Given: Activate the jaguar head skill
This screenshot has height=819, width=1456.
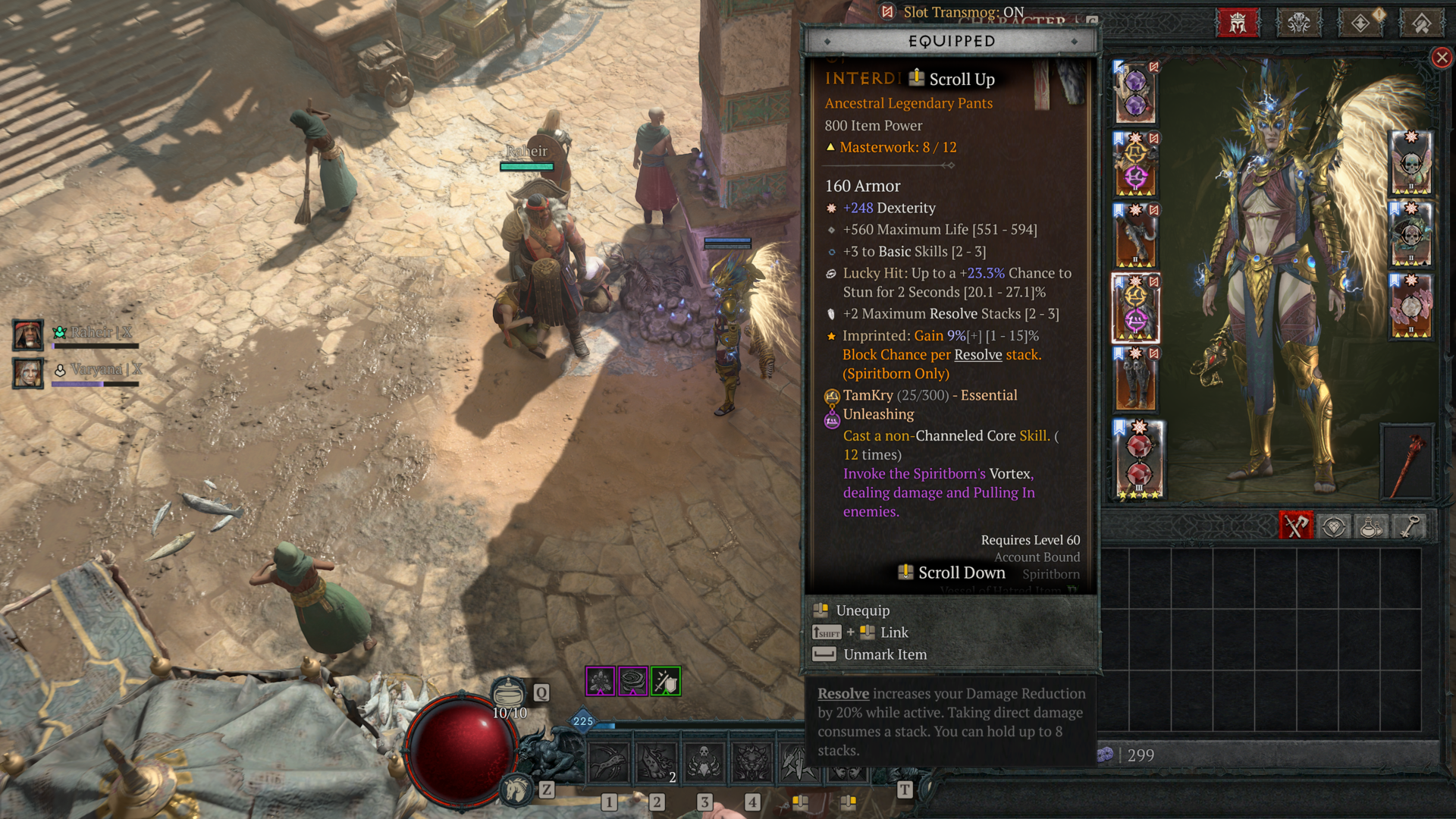Looking at the screenshot, I should [752, 761].
